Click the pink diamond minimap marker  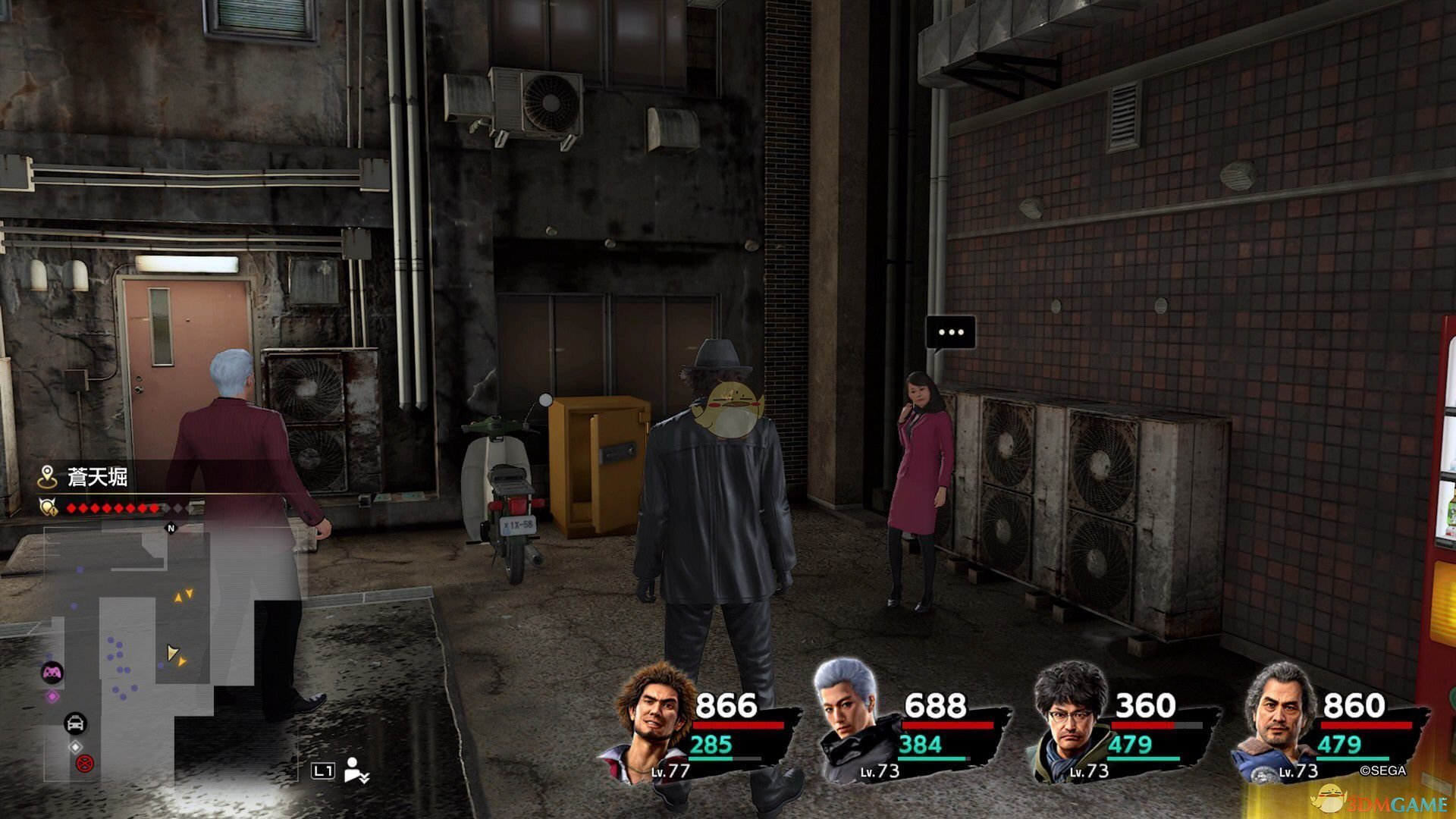[52, 696]
